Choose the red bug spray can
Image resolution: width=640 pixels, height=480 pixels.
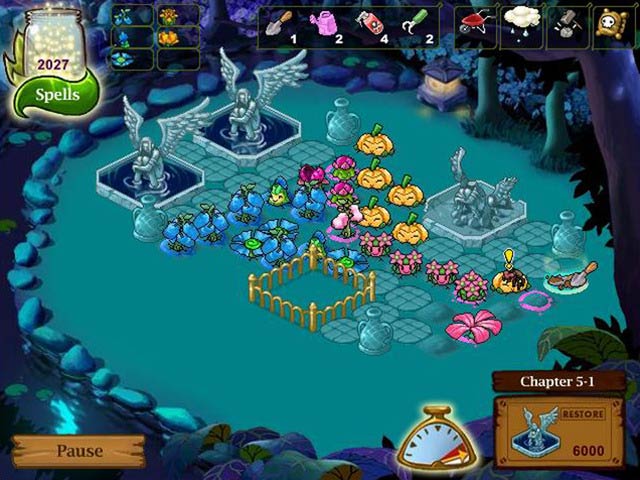[371, 24]
